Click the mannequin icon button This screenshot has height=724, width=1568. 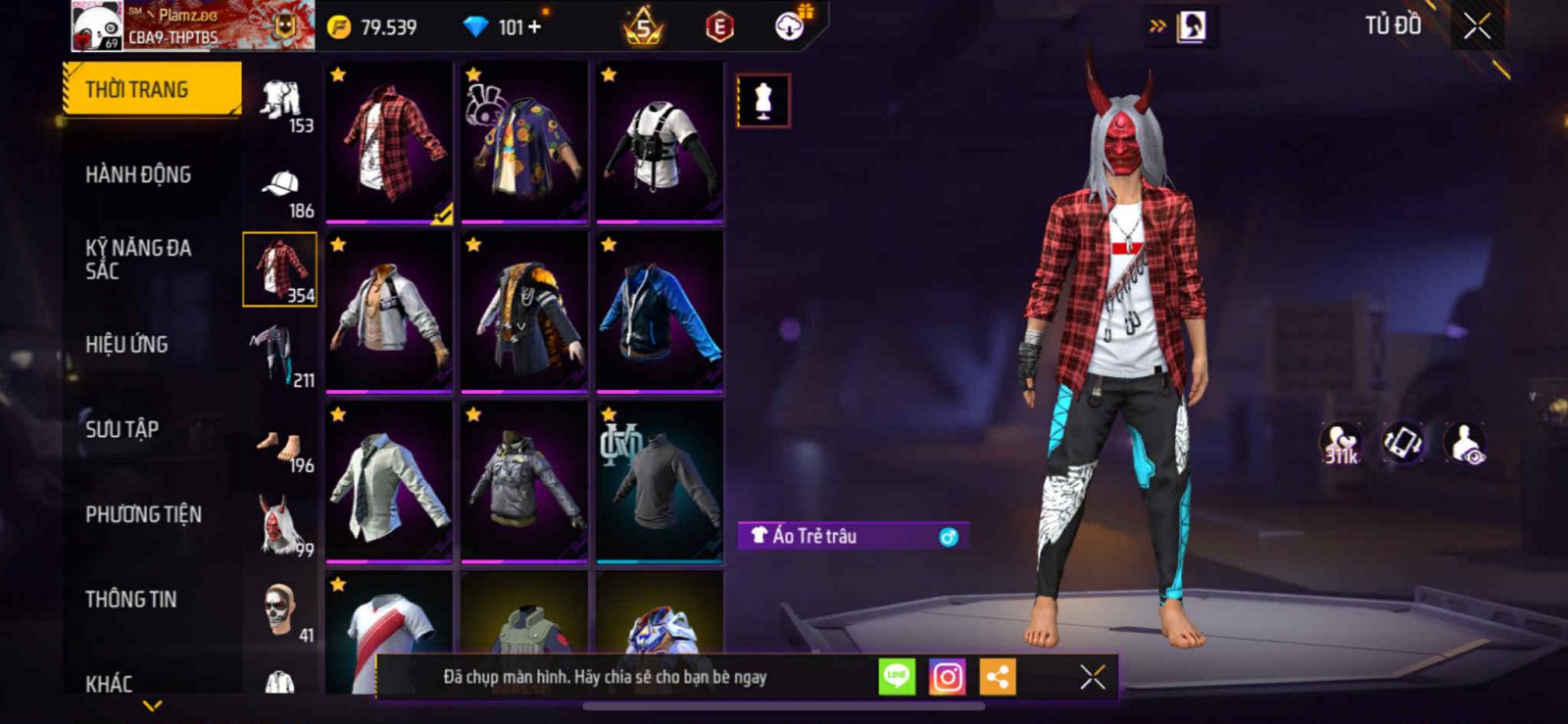click(763, 101)
